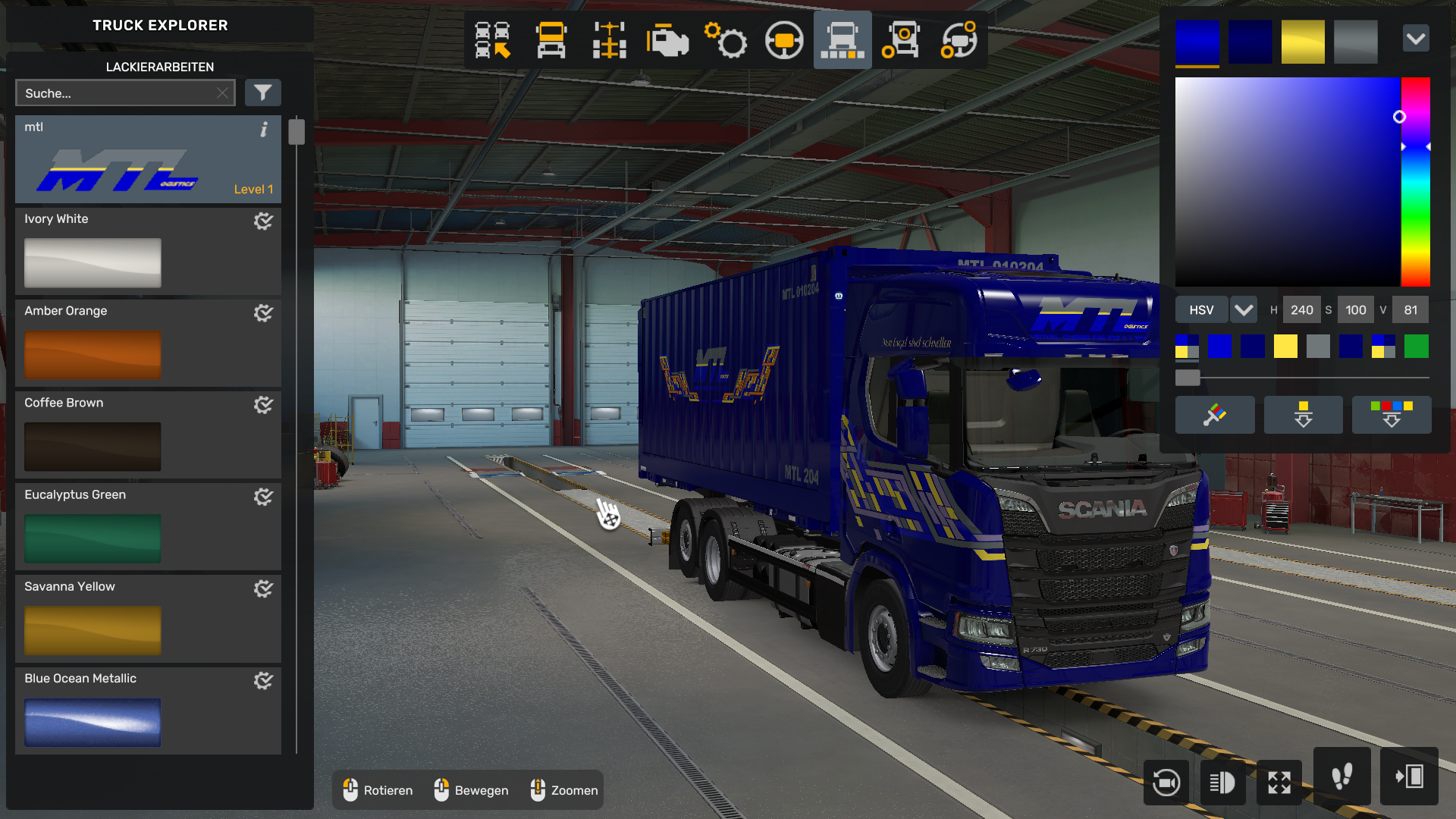
Task: Click the Bewegen button
Action: pos(471,790)
